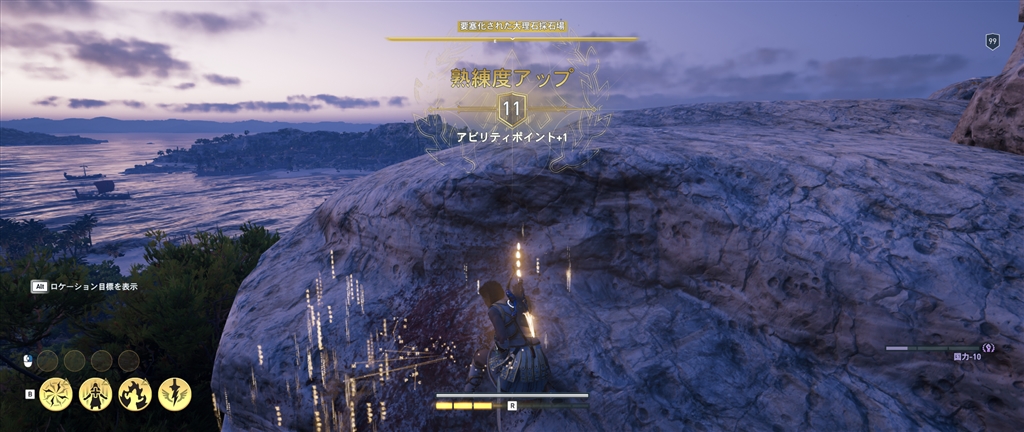Activate the winged dagger ability icon
The height and width of the screenshot is (432, 1024).
point(175,394)
